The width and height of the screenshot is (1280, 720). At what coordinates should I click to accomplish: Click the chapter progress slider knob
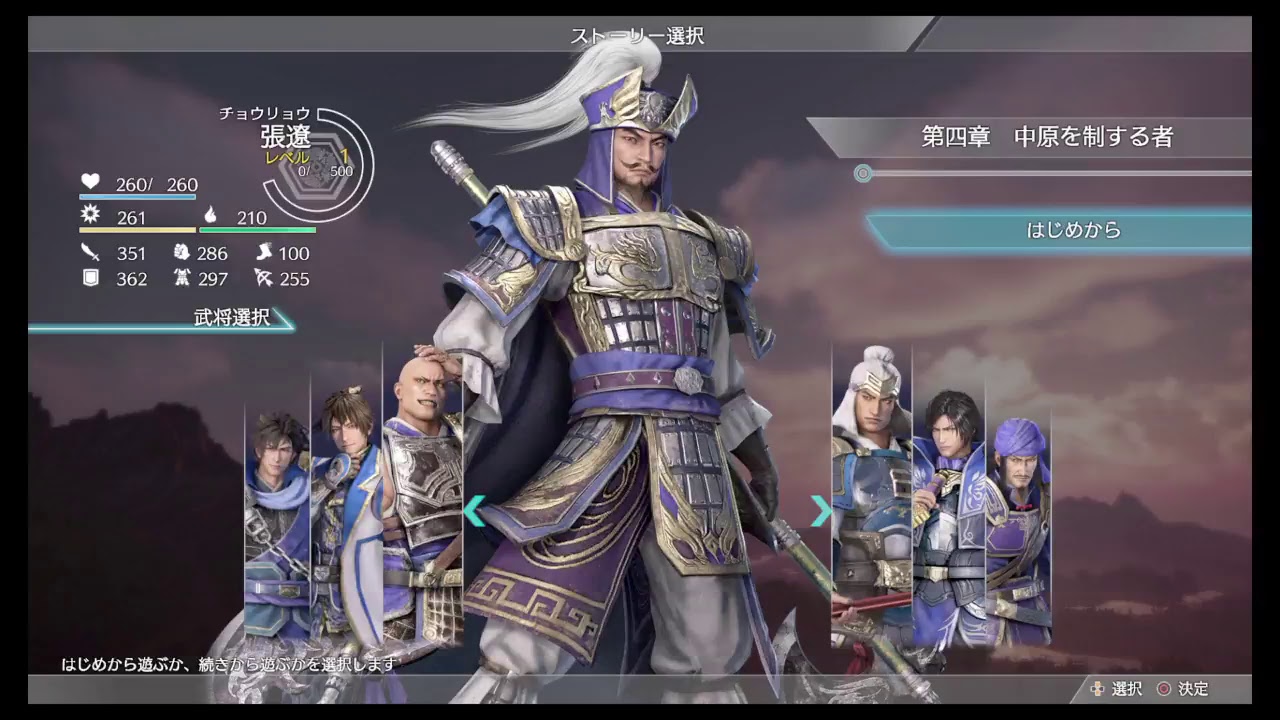[863, 173]
